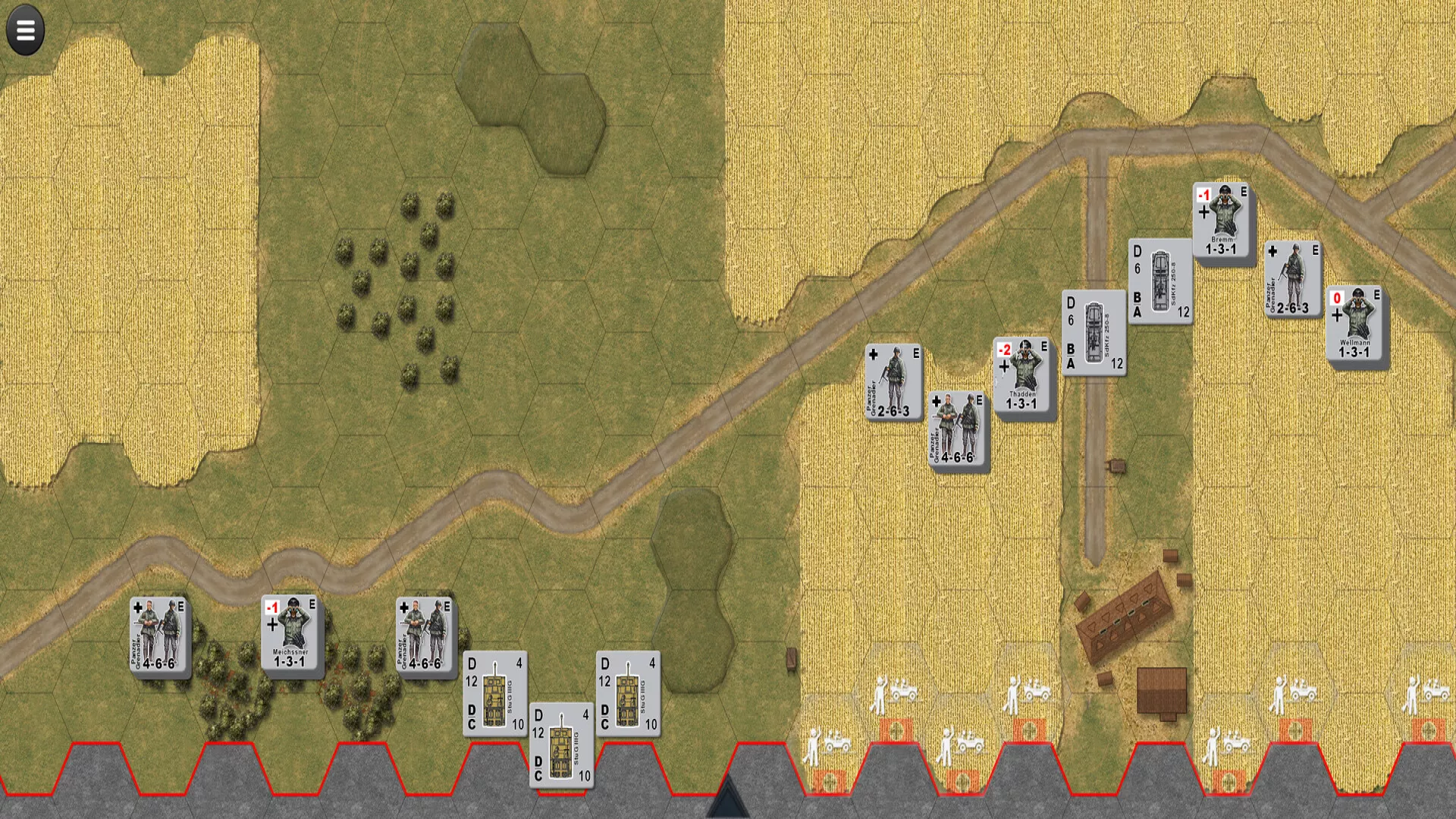Screen dimensions: 1456x819
Task: Choose the leader Bremm counter
Action: [x=1221, y=221]
